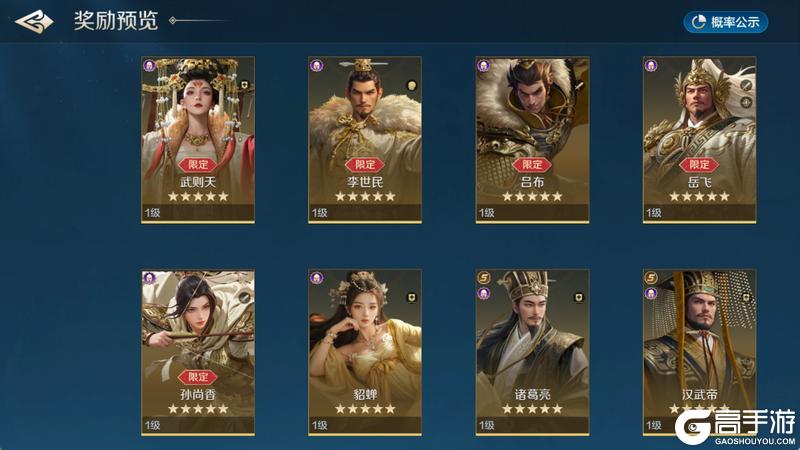Select the 李世民 hero card
800x450 pixels.
coord(365,139)
